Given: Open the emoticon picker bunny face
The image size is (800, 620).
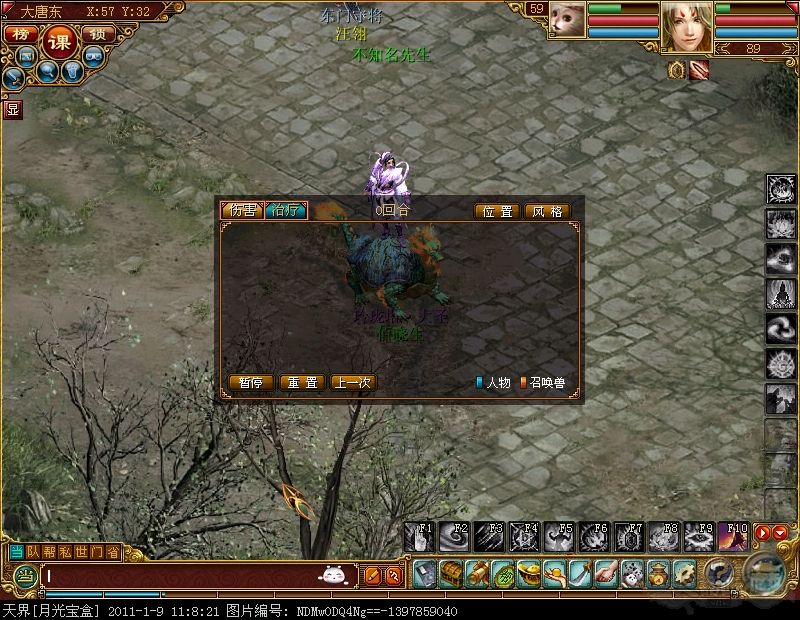Looking at the screenshot, I should (333, 575).
